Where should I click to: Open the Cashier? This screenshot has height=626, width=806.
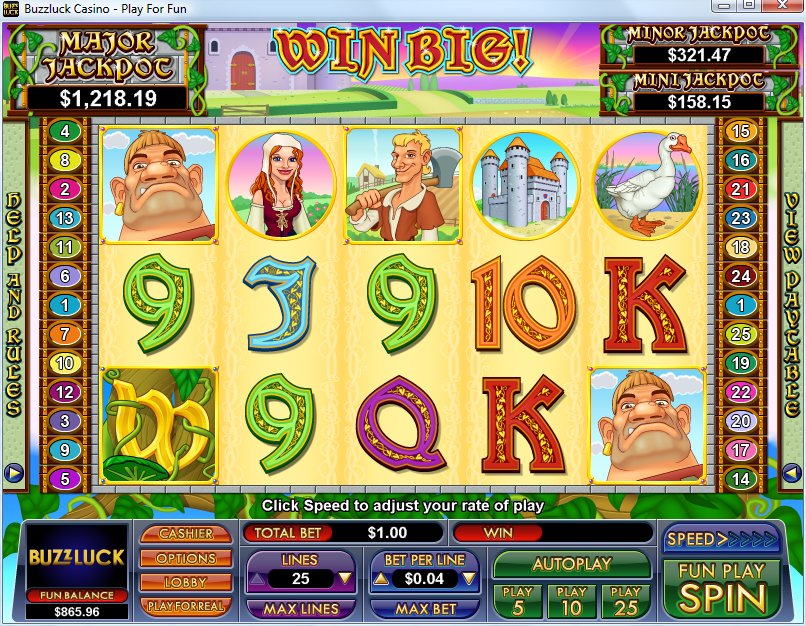click(x=186, y=534)
